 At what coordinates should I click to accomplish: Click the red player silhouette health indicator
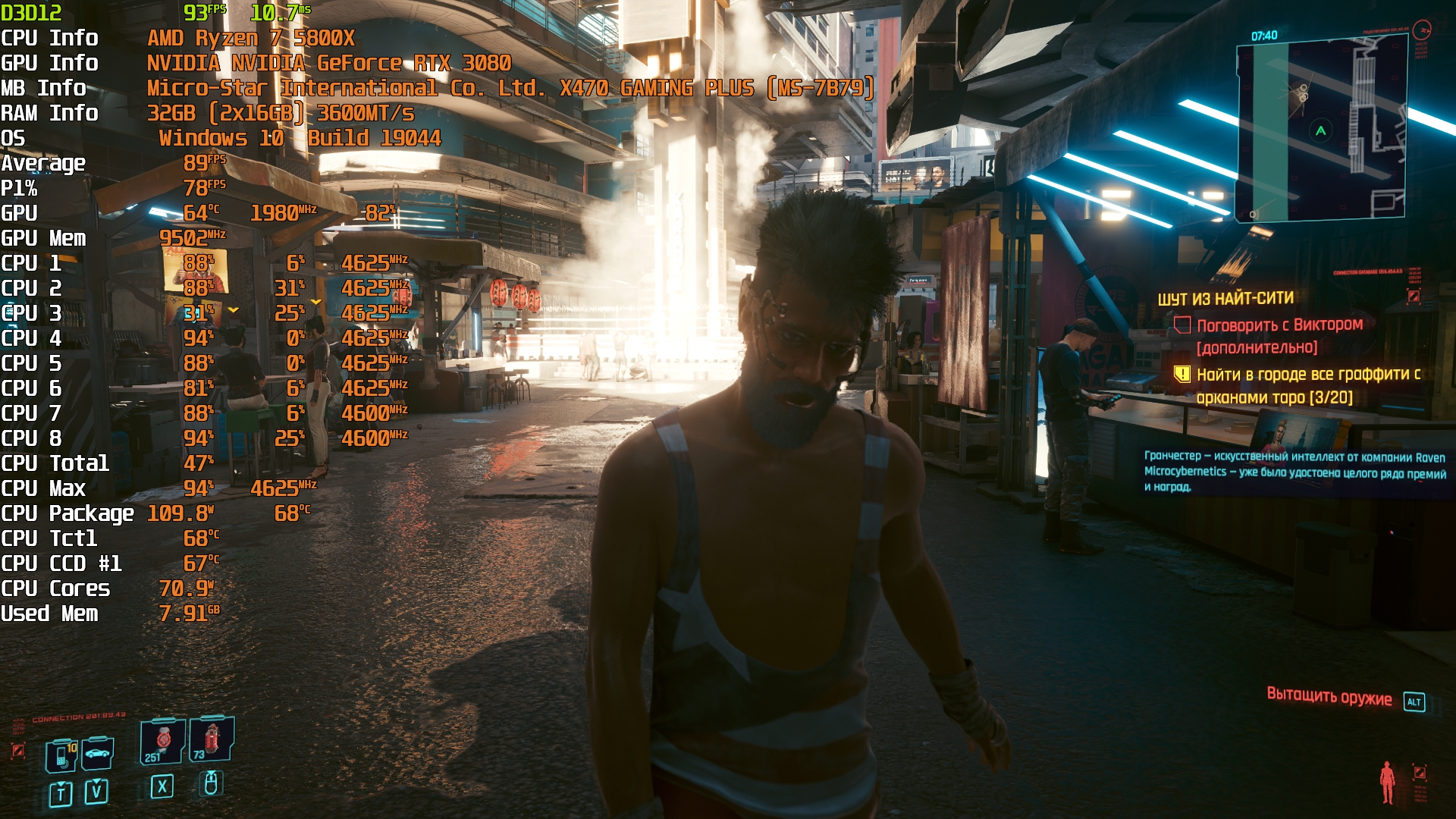pos(1387,782)
